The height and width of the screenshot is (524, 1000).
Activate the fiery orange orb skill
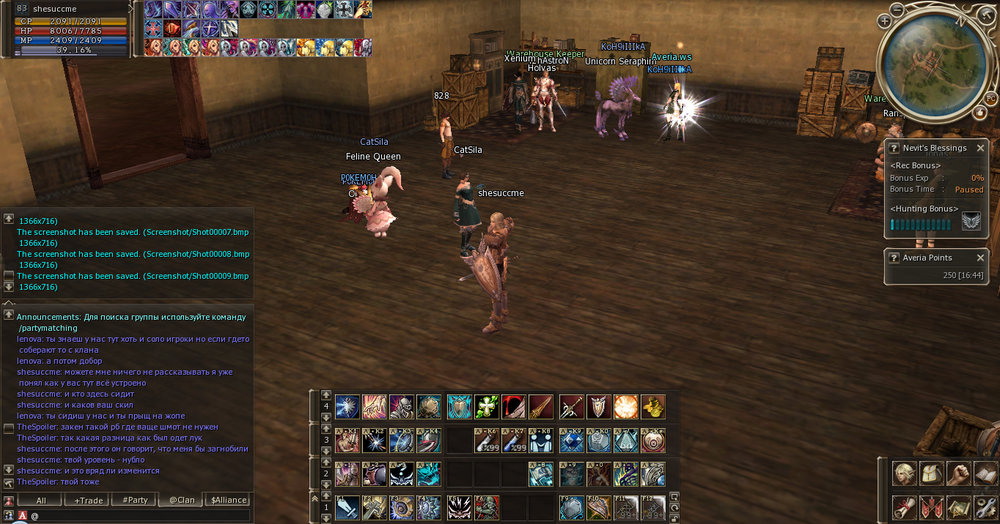[626, 406]
